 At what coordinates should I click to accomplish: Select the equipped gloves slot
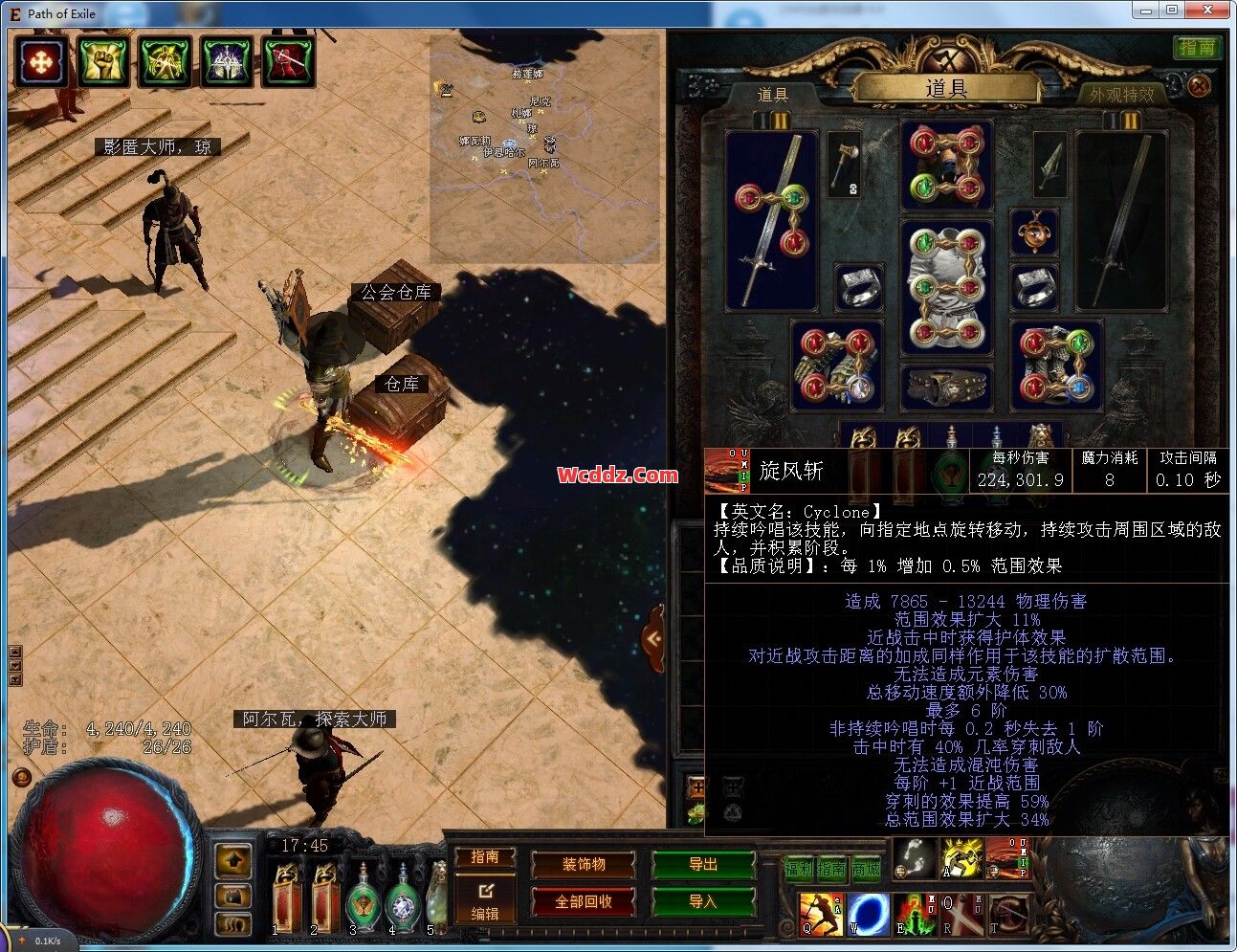[836, 365]
